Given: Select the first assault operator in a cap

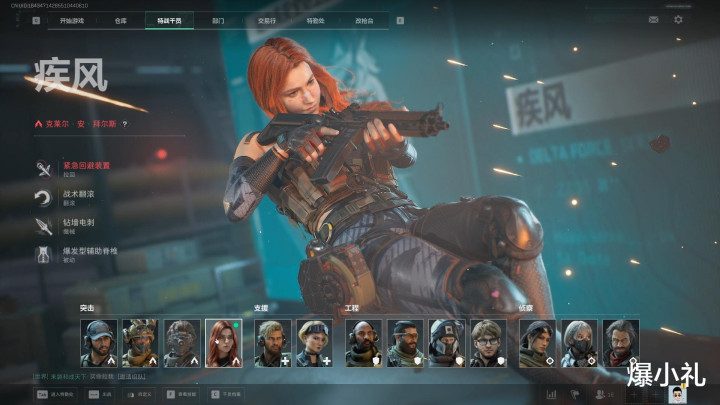Looking at the screenshot, I should (99, 343).
